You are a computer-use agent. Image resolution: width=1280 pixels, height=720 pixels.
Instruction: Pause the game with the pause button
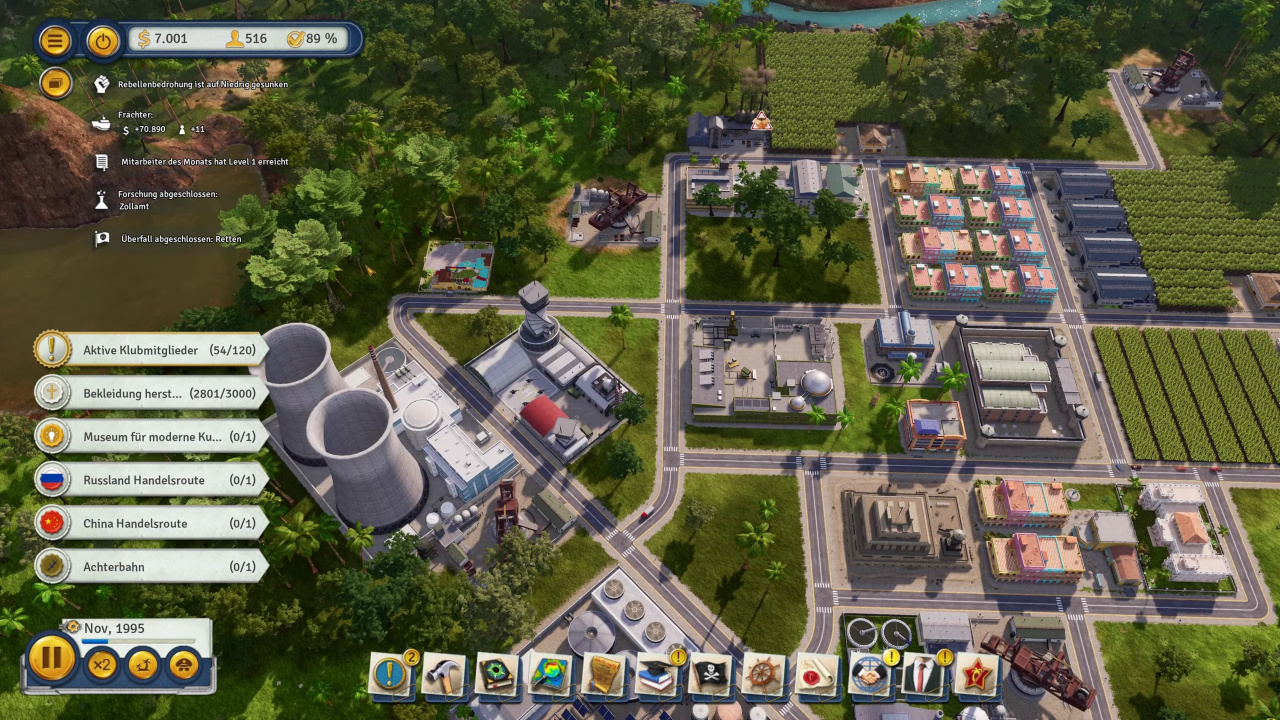(51, 659)
